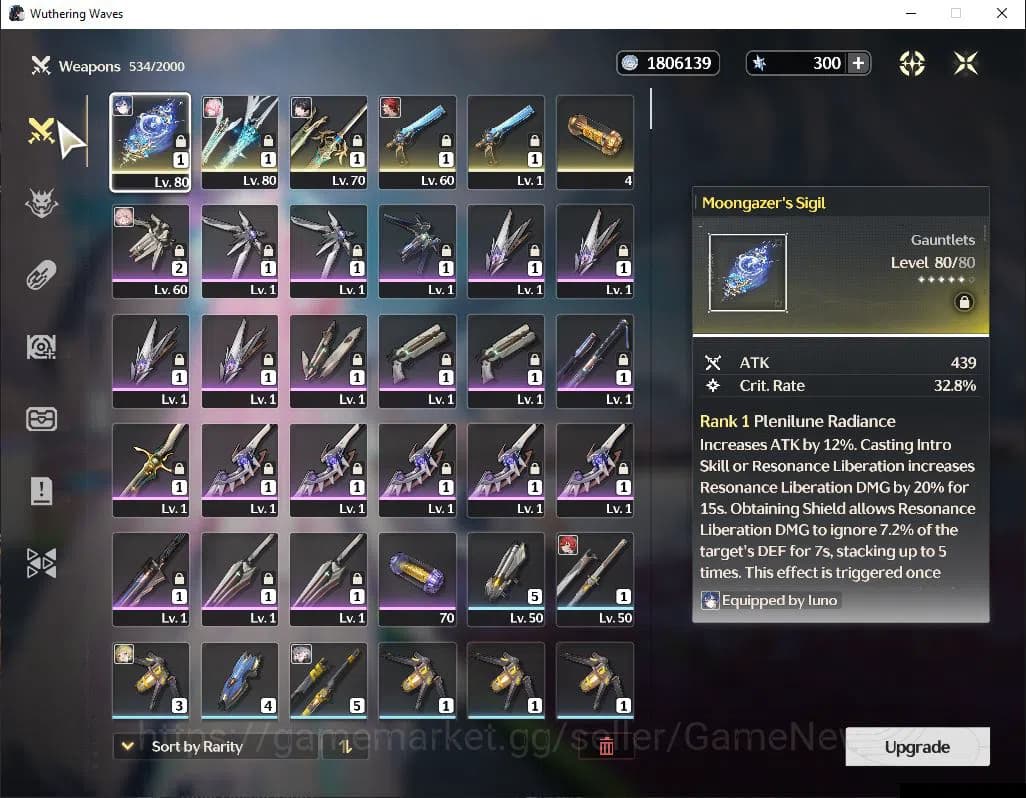Select the Weapons crossed-swords tab

tap(41, 131)
